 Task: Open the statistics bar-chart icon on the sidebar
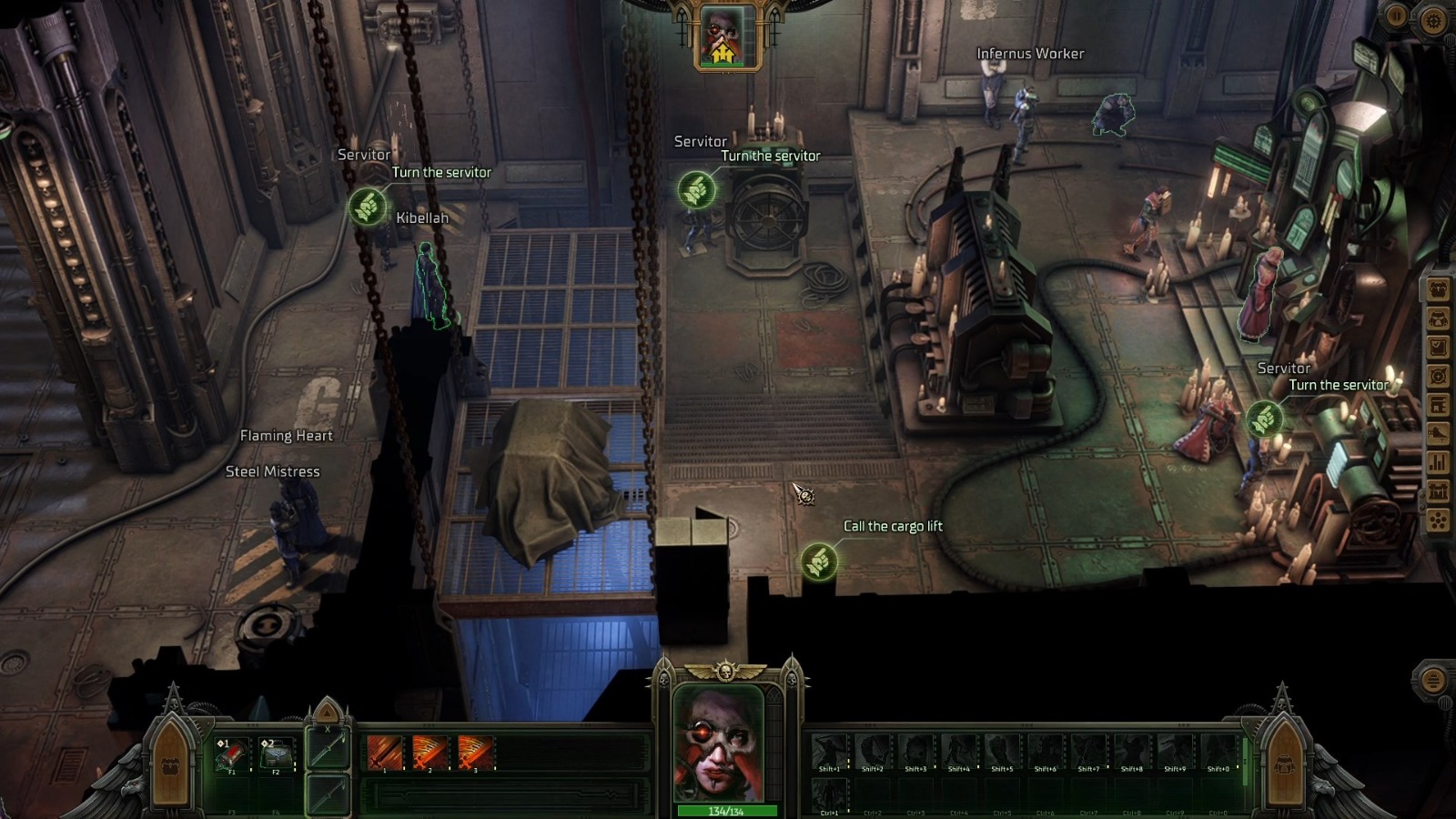1438,462
